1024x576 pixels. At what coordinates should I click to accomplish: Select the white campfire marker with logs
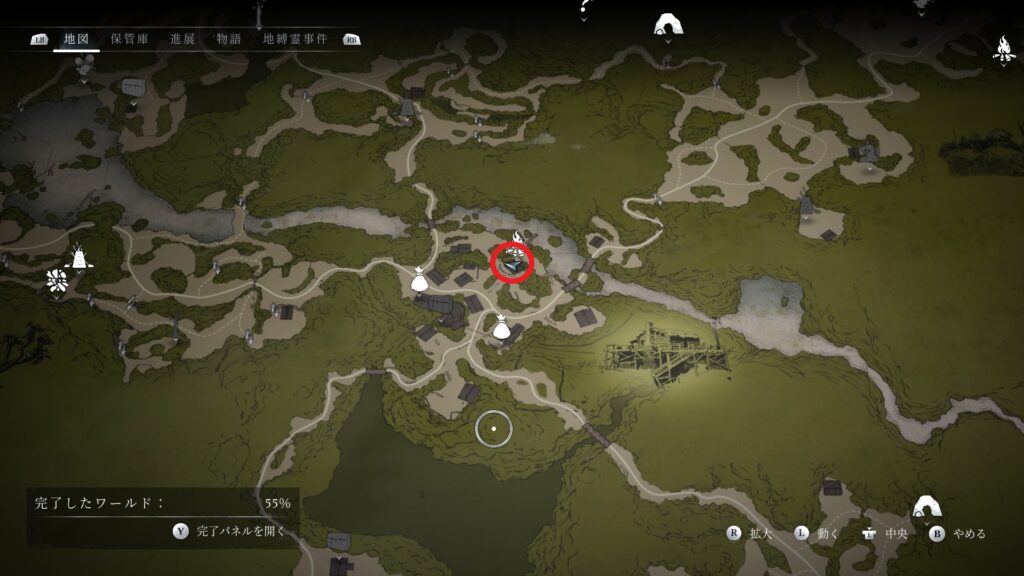point(1003,48)
